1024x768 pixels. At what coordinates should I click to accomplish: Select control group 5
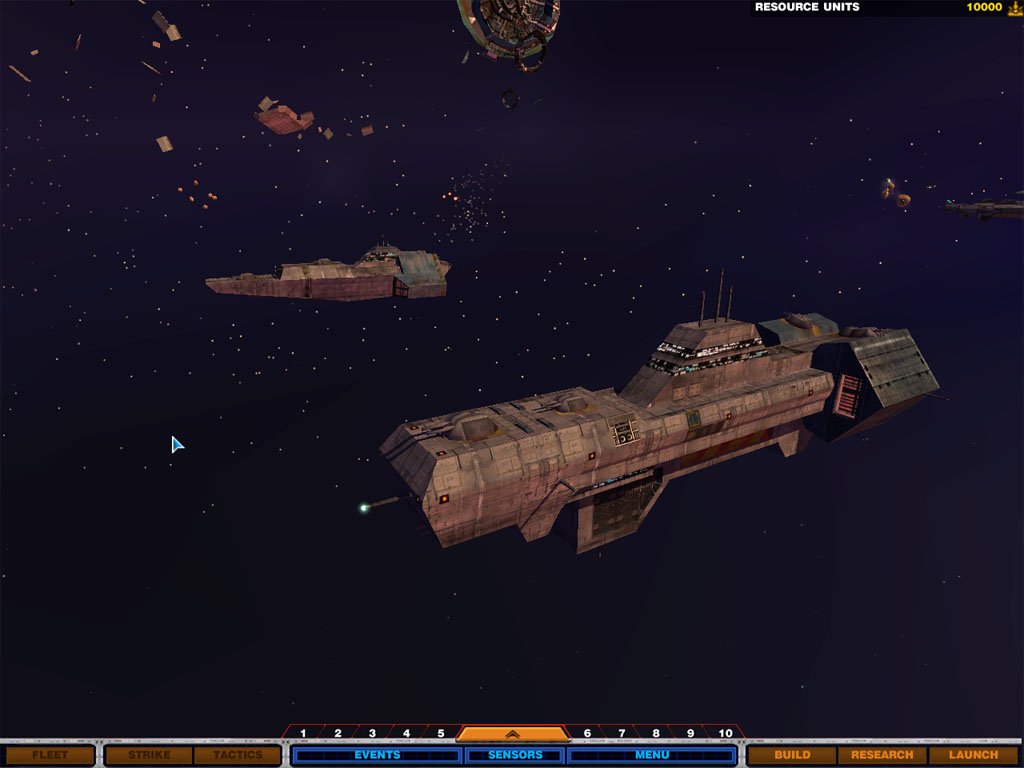coord(440,733)
